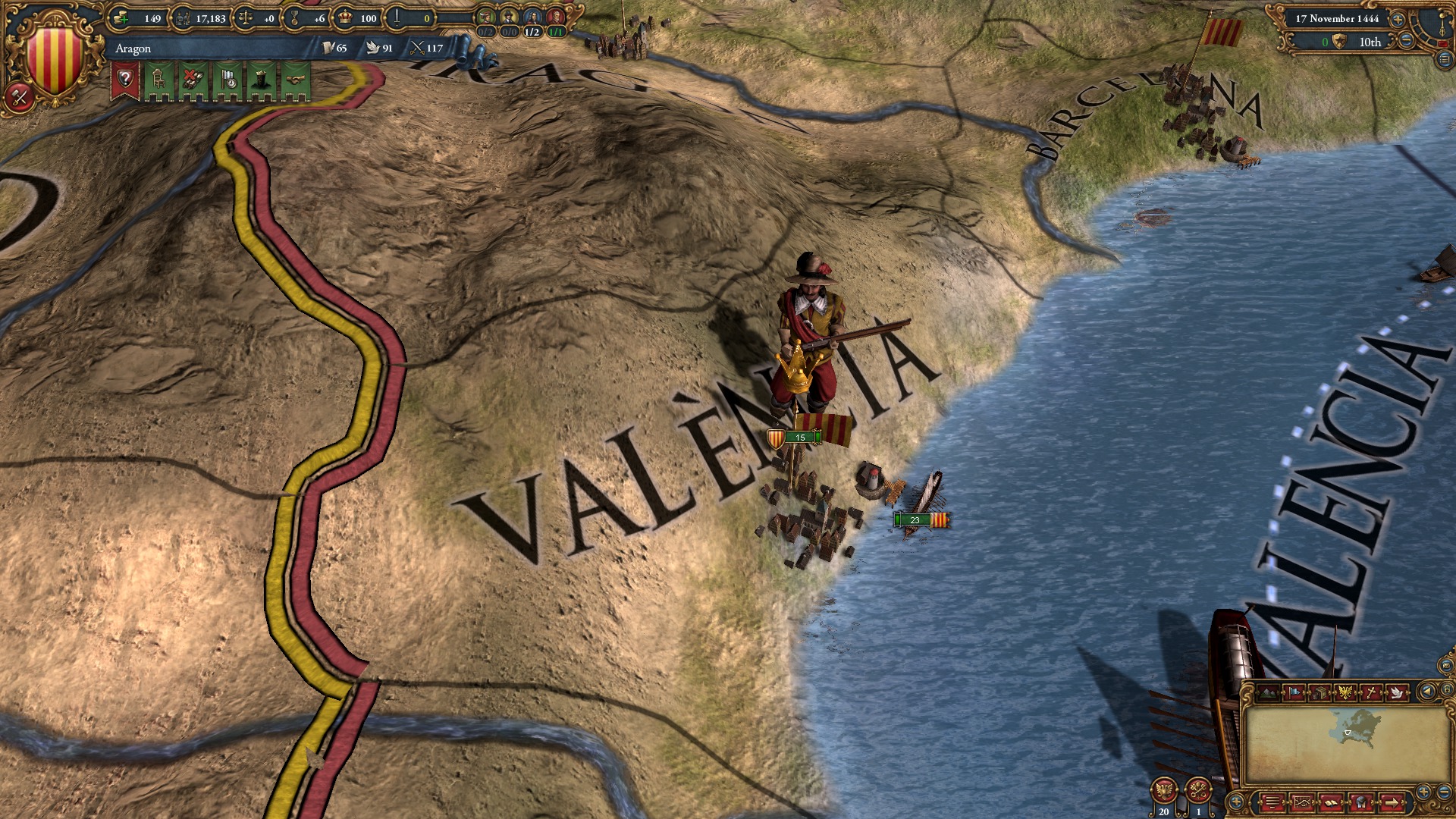Open the Holy Roman Empire eagle interface
The image size is (1456, 819).
tap(1163, 790)
